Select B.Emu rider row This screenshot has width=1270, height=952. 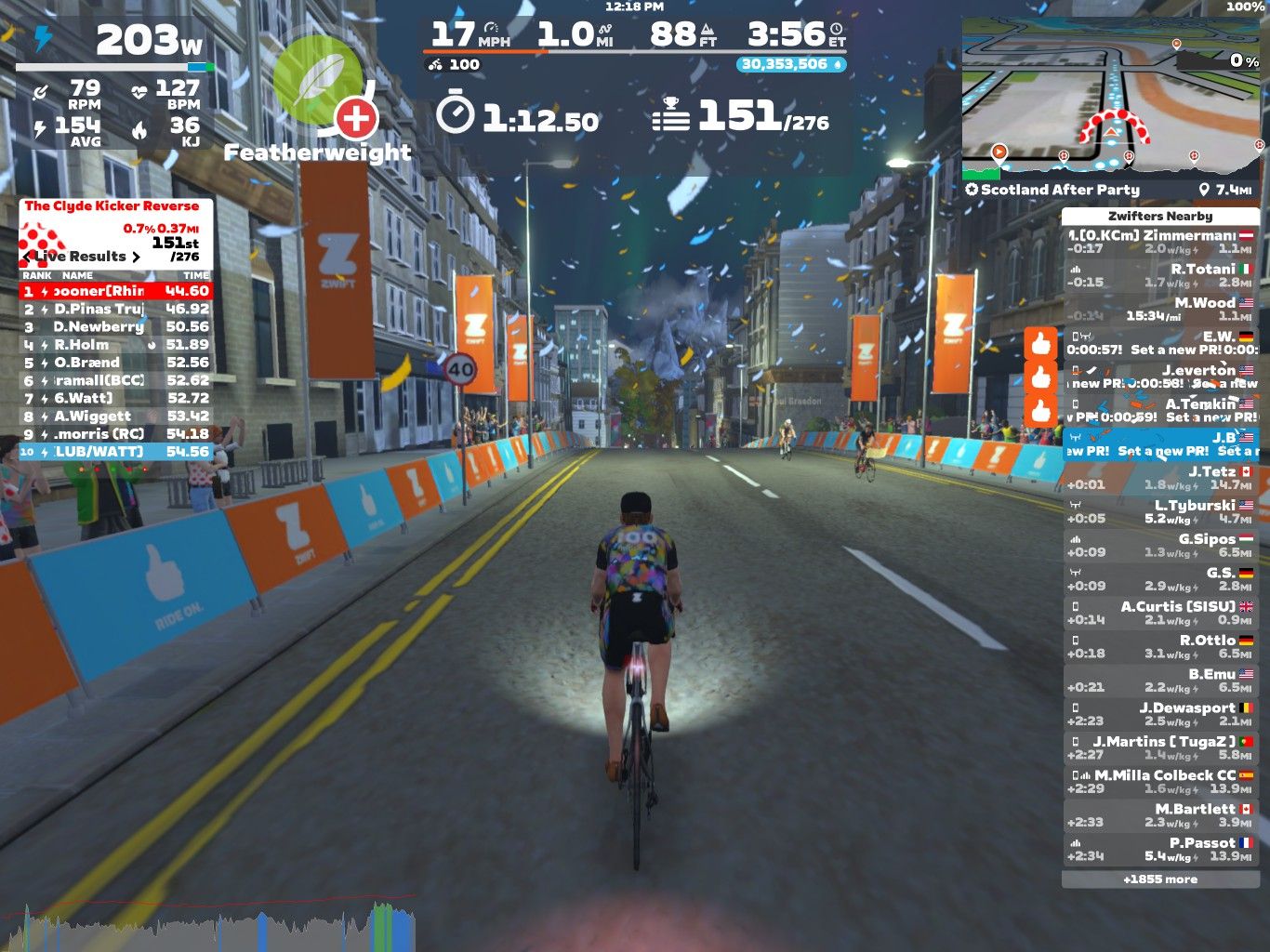[1160, 681]
